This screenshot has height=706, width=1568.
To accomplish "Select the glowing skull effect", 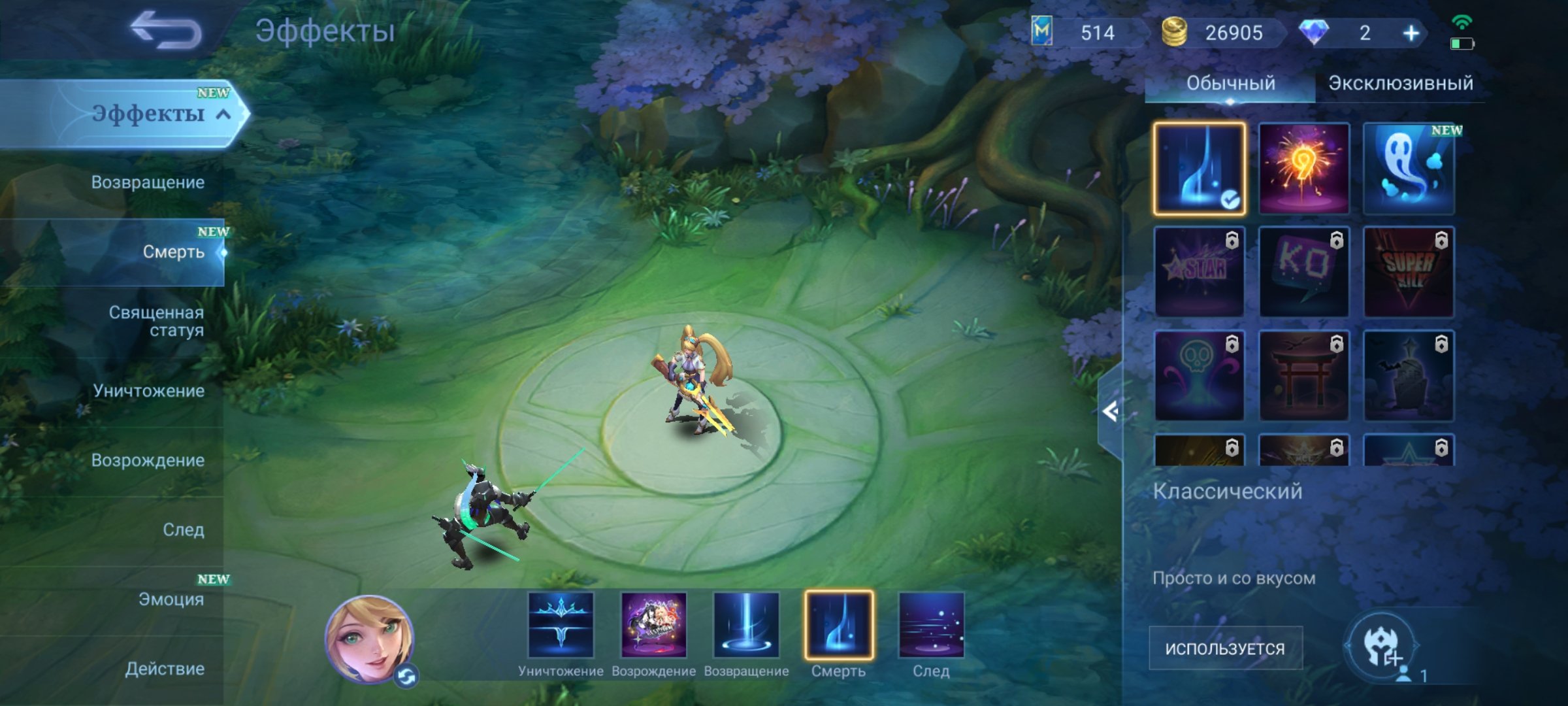I will tap(1199, 376).
